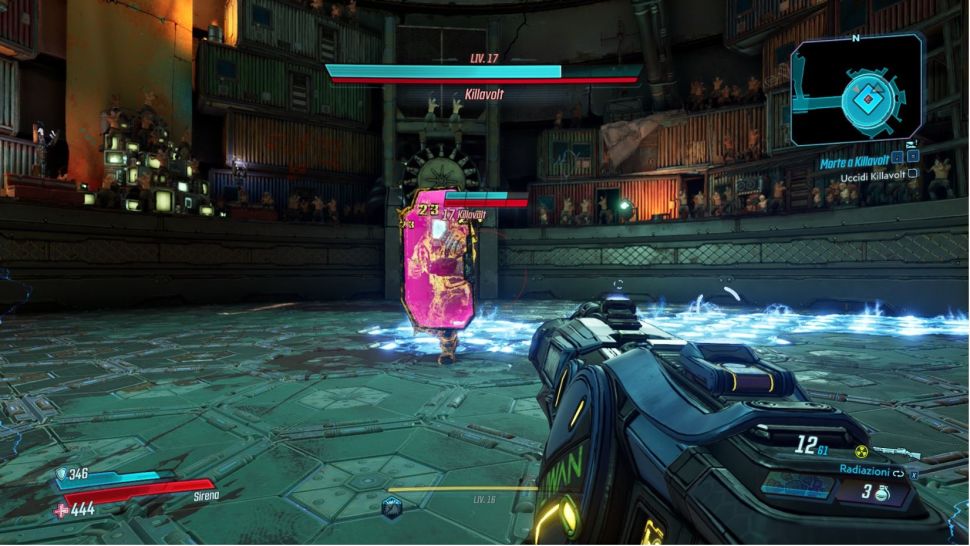970x546 pixels.
Task: Open the arena minimap
Action: pos(857,89)
